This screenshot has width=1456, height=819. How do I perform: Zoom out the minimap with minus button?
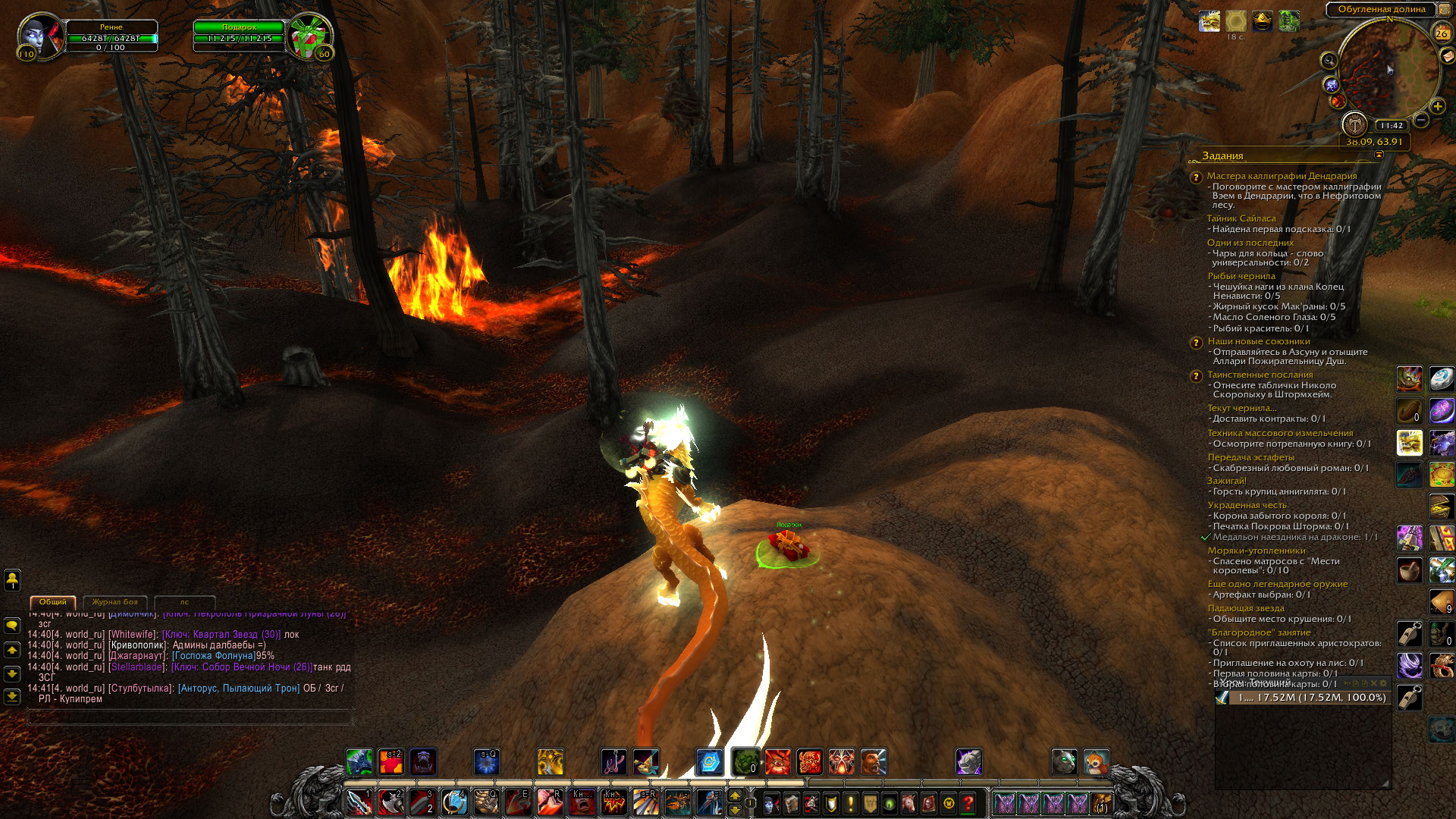tap(1421, 120)
